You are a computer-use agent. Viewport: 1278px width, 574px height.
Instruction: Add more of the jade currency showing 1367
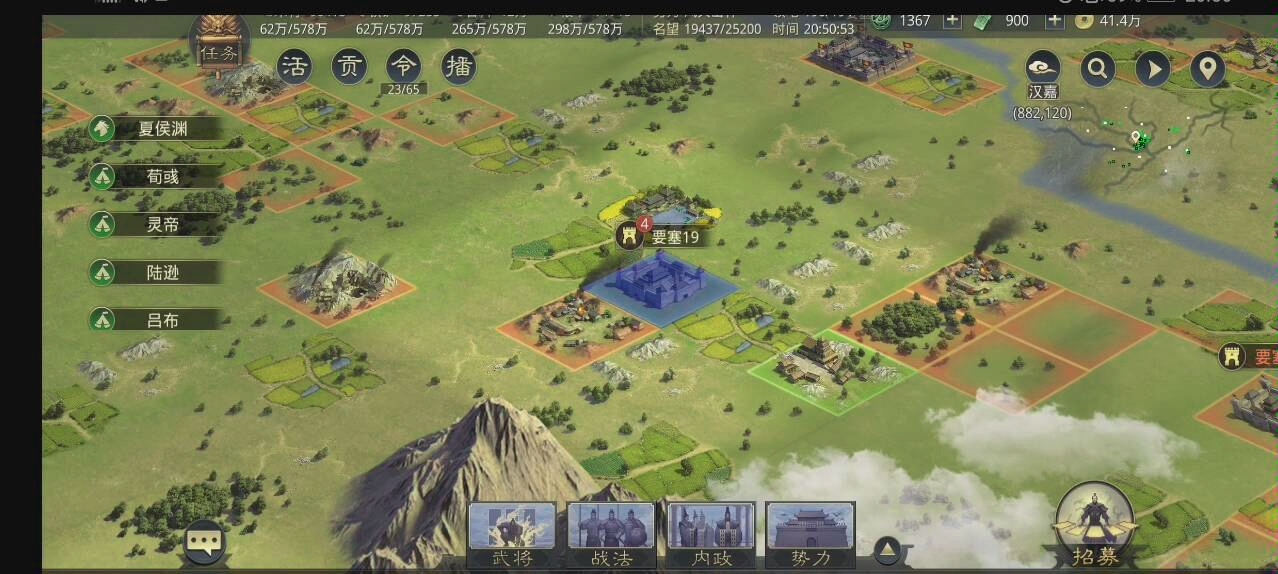[952, 20]
